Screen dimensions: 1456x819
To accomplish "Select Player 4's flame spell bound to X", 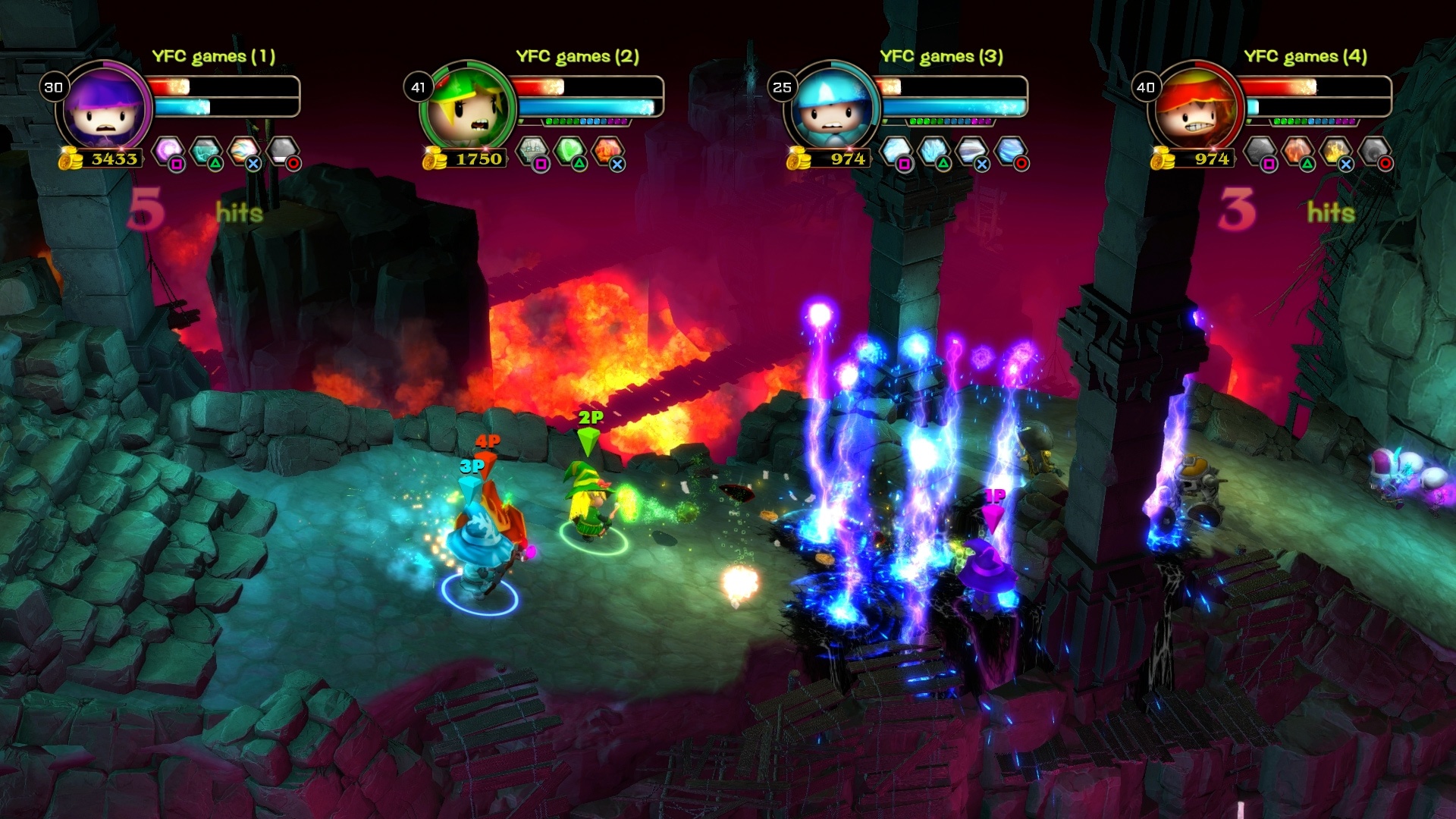I will (1337, 149).
